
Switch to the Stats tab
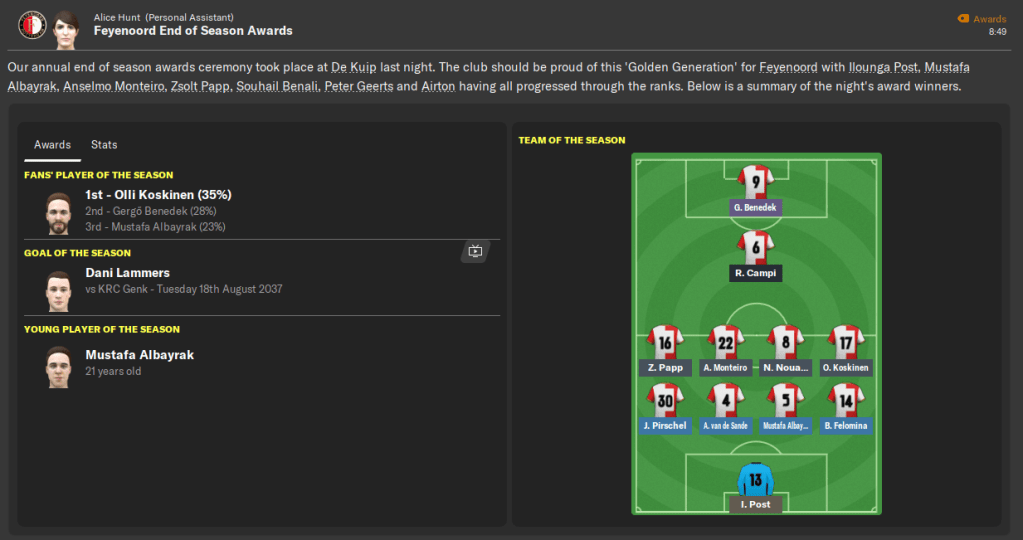point(104,145)
